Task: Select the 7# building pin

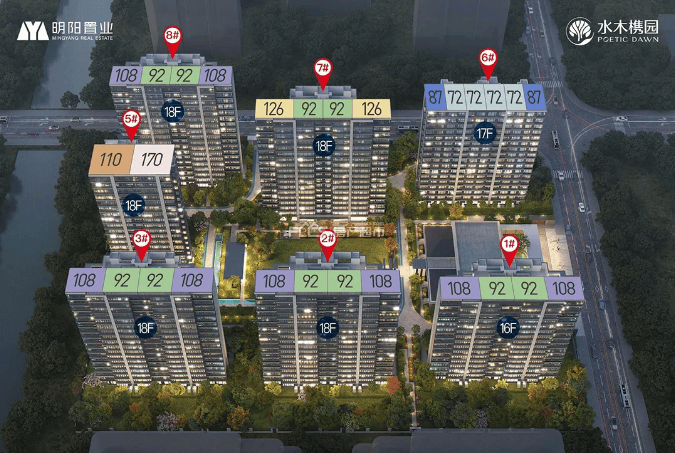Action: click(x=323, y=70)
